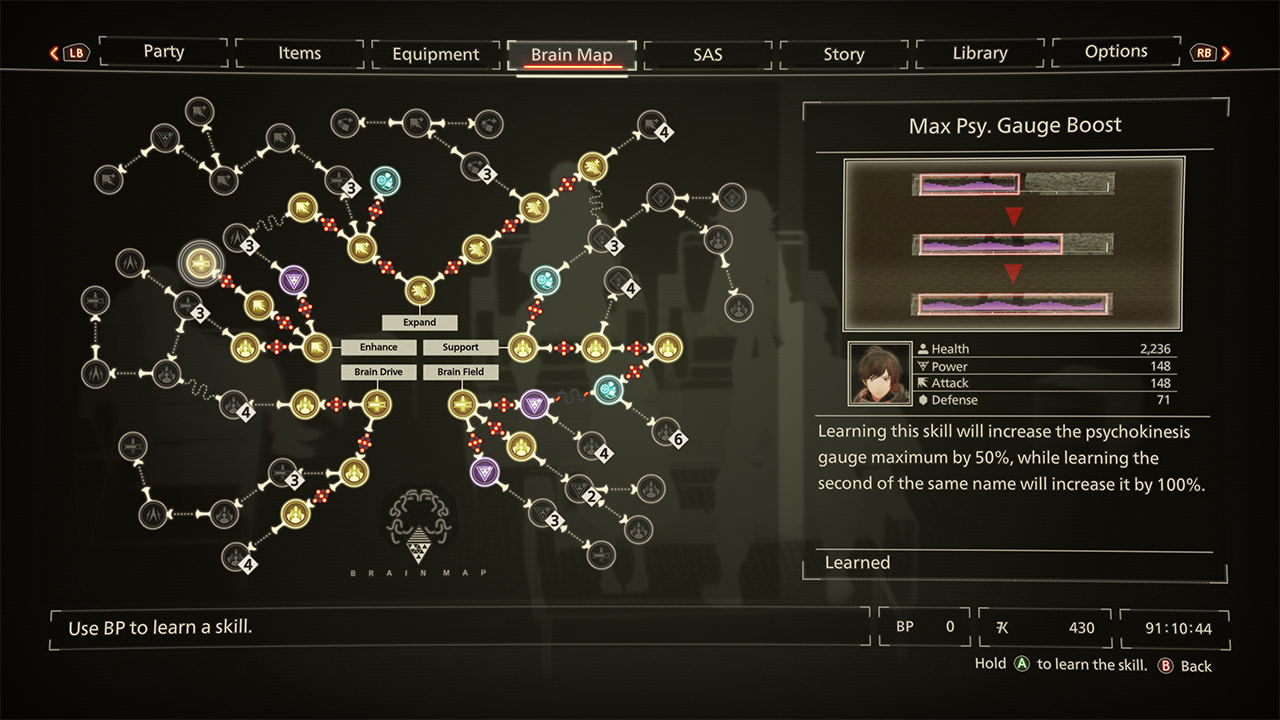Select the Brain Map tab

tap(571, 55)
